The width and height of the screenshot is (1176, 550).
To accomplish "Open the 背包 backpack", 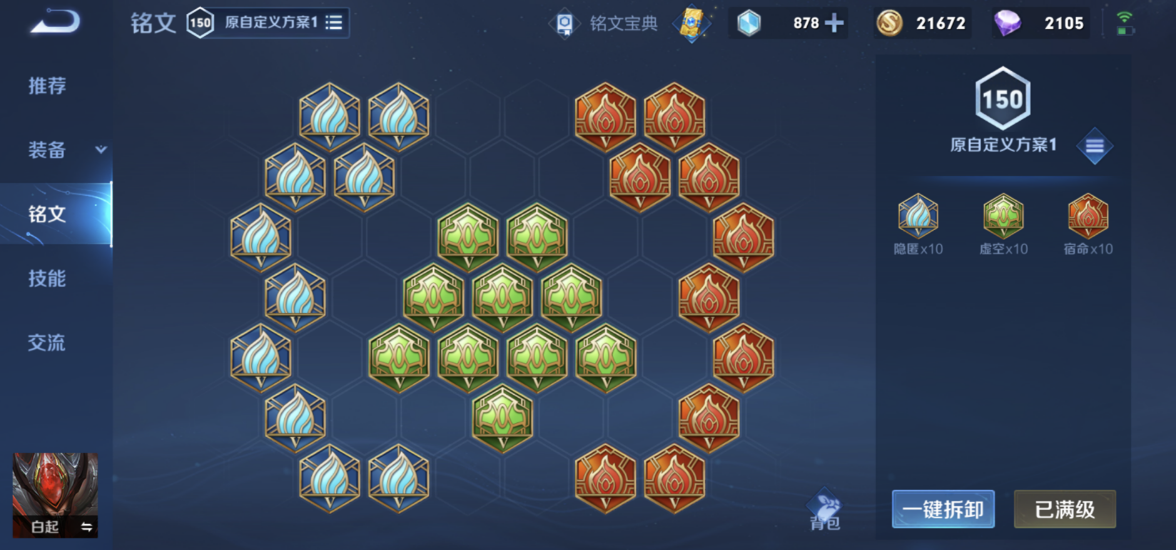I will click(x=825, y=509).
